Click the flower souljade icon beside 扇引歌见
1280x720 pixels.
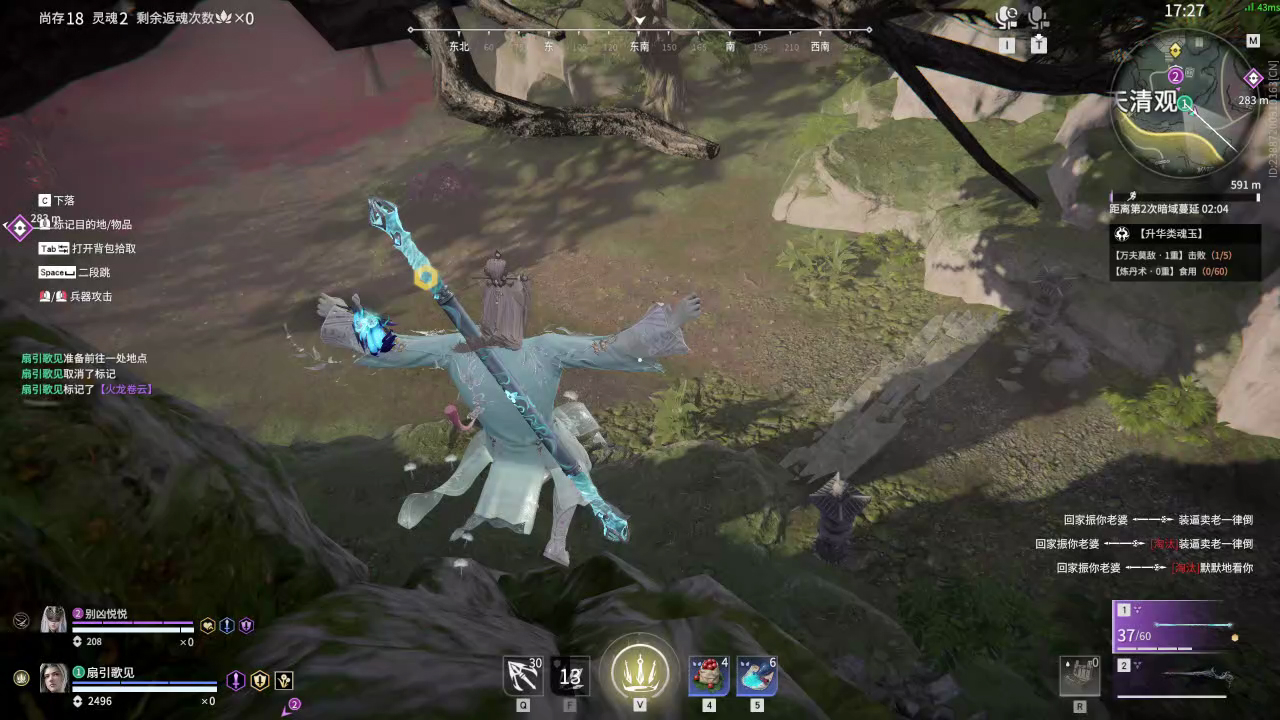coord(284,680)
